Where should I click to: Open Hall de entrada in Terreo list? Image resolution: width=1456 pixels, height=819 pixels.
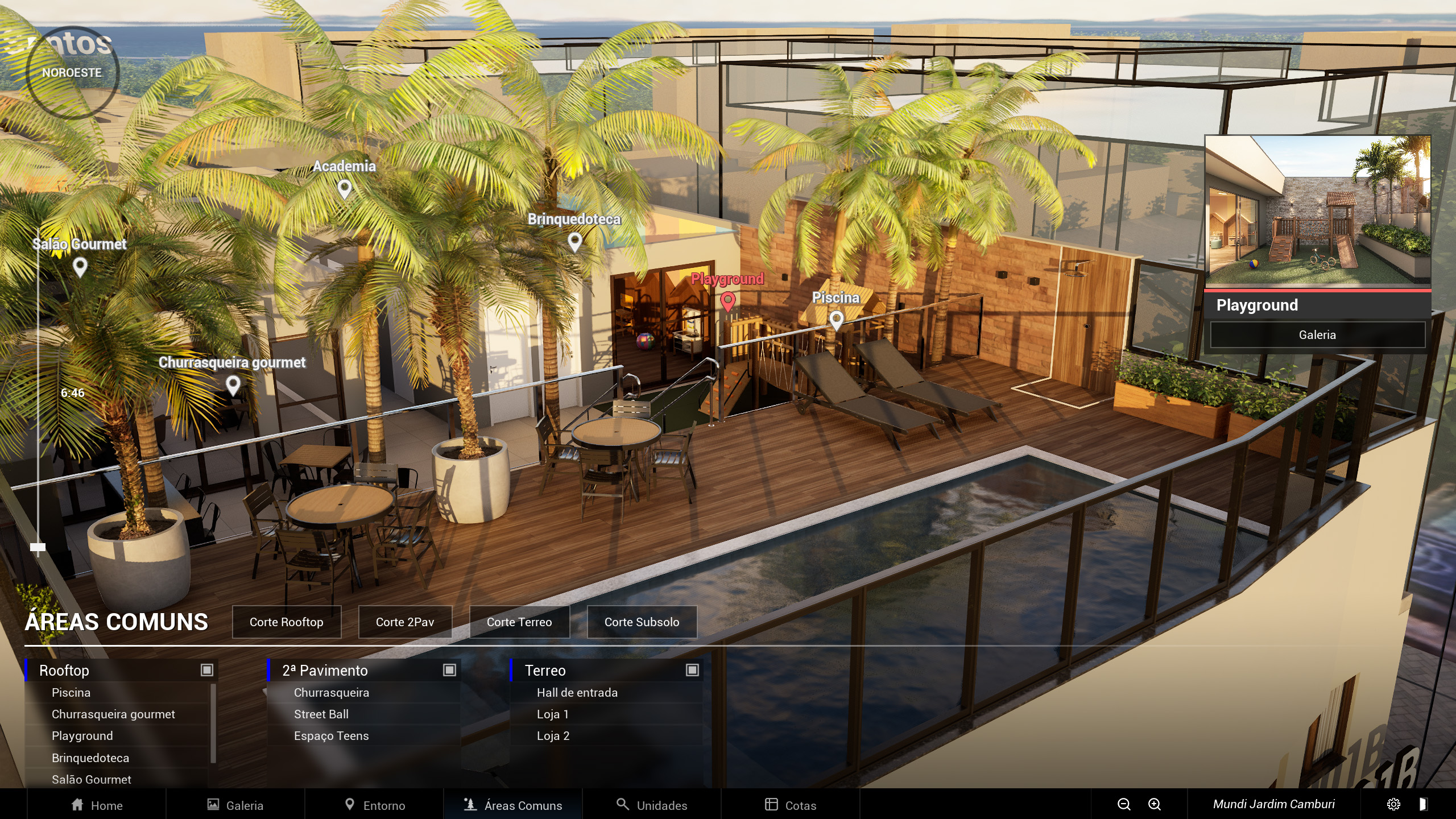pos(577,693)
